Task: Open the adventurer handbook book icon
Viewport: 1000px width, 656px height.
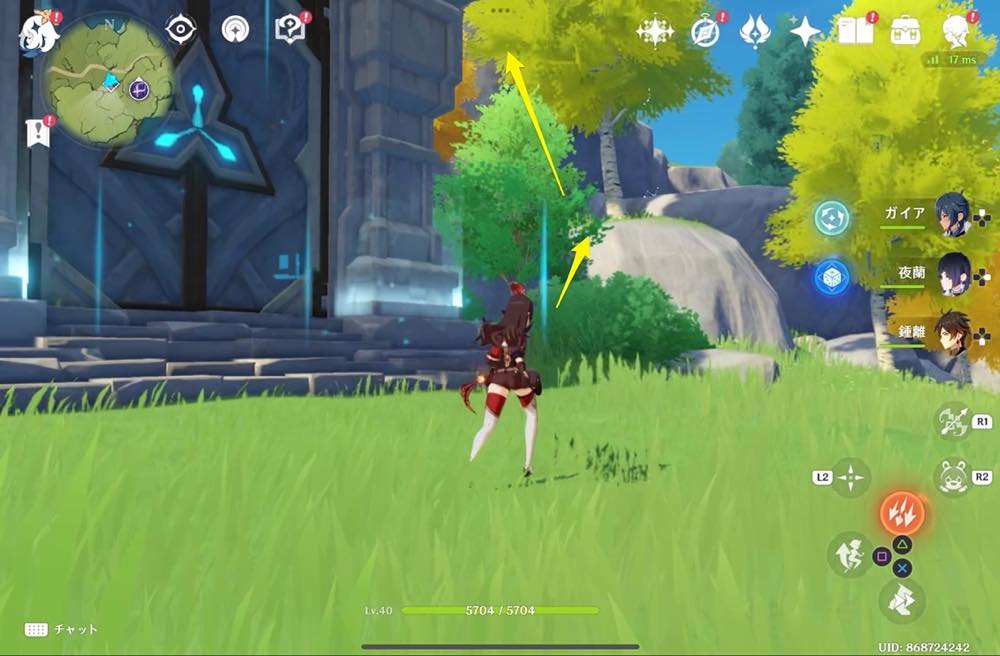Action: [x=856, y=31]
